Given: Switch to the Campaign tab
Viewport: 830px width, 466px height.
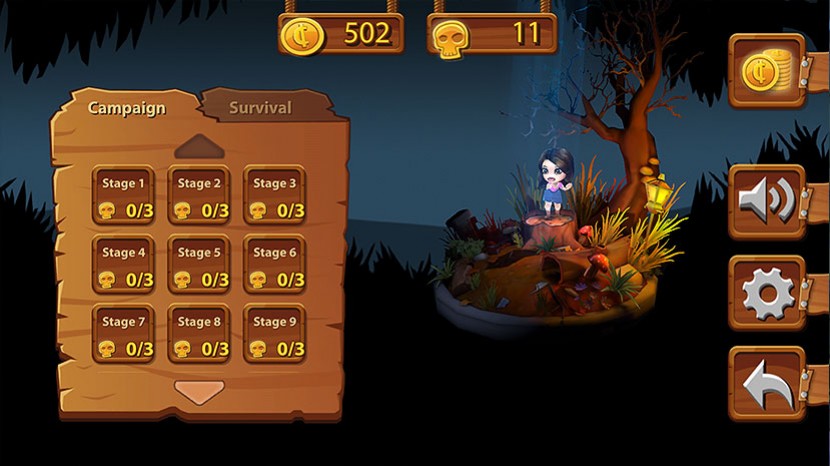Looking at the screenshot, I should [x=126, y=108].
